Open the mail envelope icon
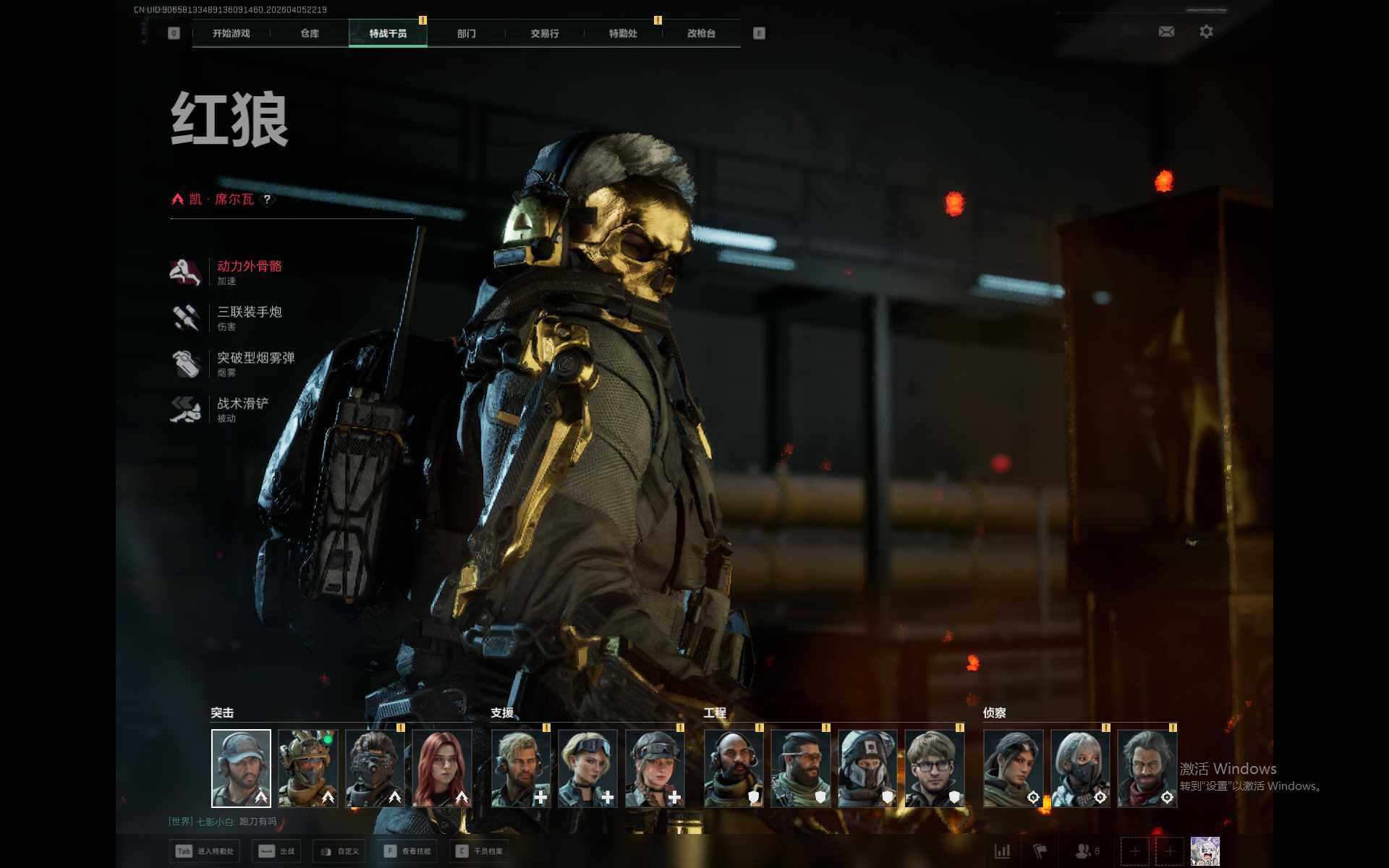This screenshot has height=868, width=1389. (x=1166, y=32)
